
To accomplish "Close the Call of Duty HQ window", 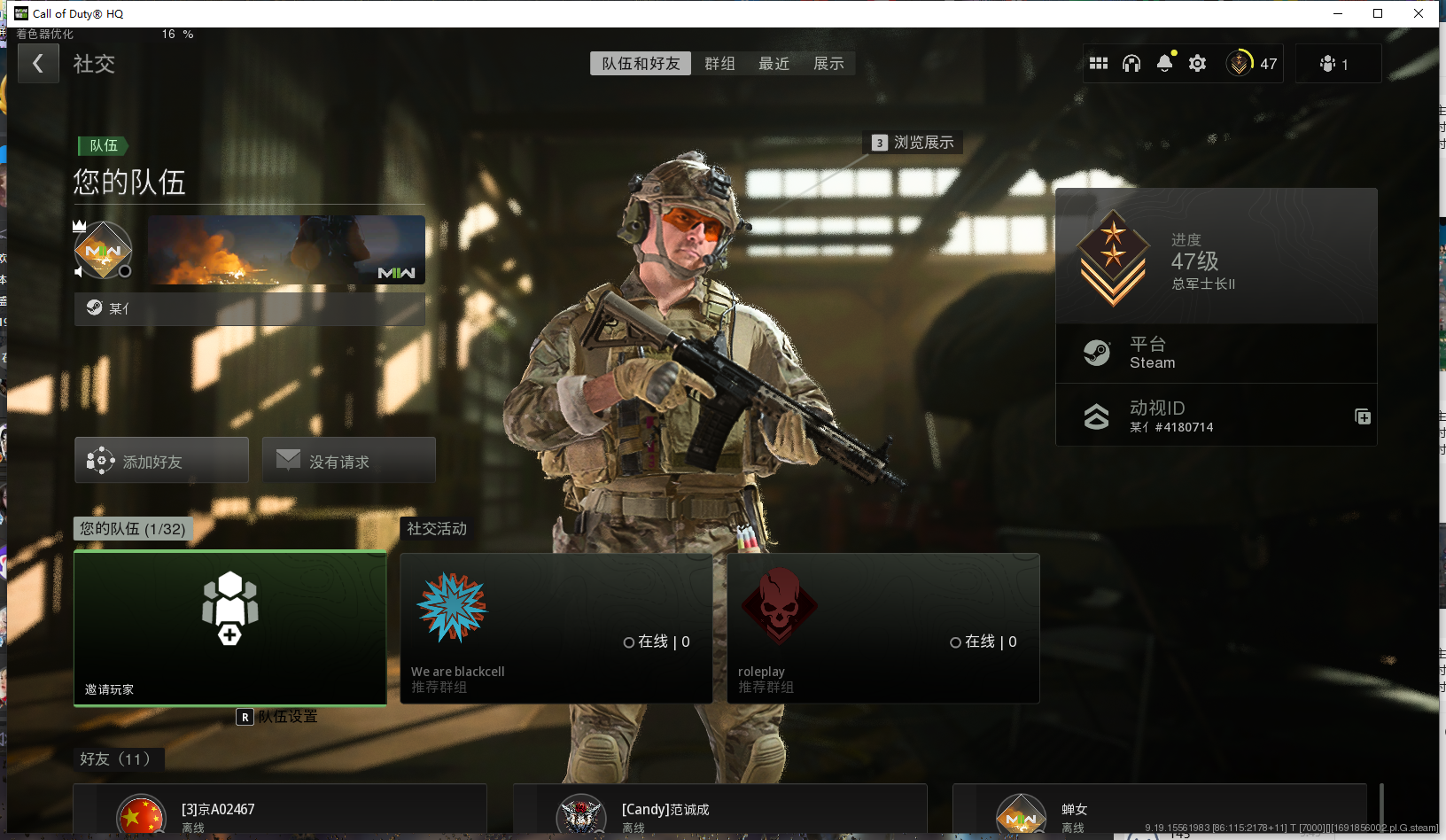I will pyautogui.click(x=1418, y=13).
